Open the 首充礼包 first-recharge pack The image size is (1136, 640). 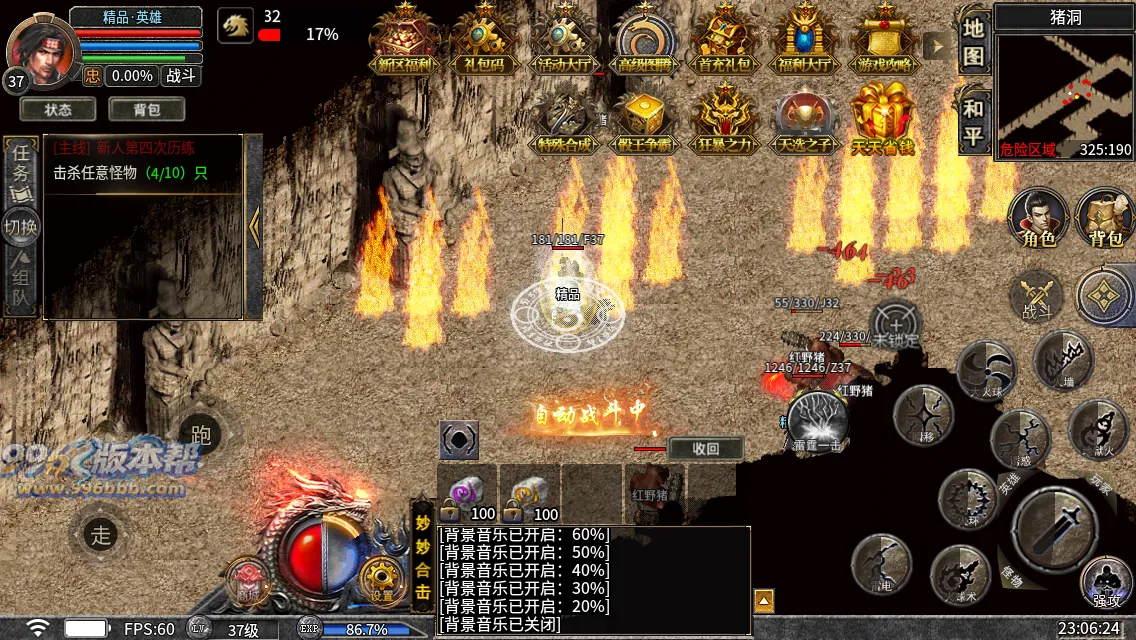724,41
